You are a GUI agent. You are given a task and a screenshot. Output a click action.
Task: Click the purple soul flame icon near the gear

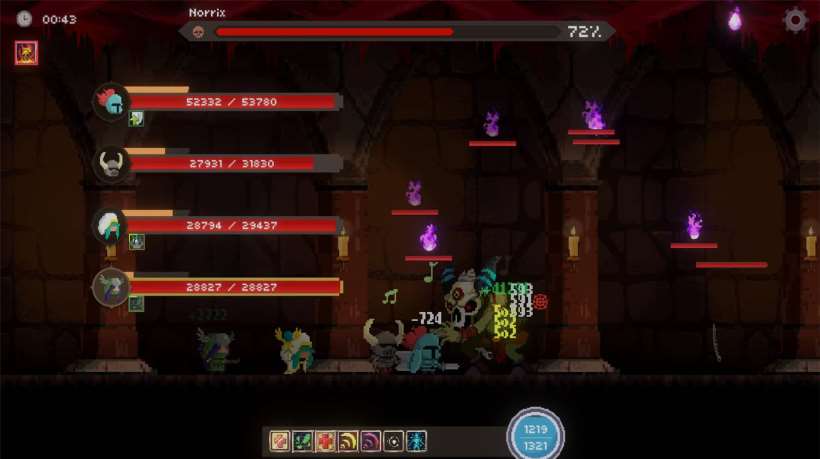pos(736,19)
